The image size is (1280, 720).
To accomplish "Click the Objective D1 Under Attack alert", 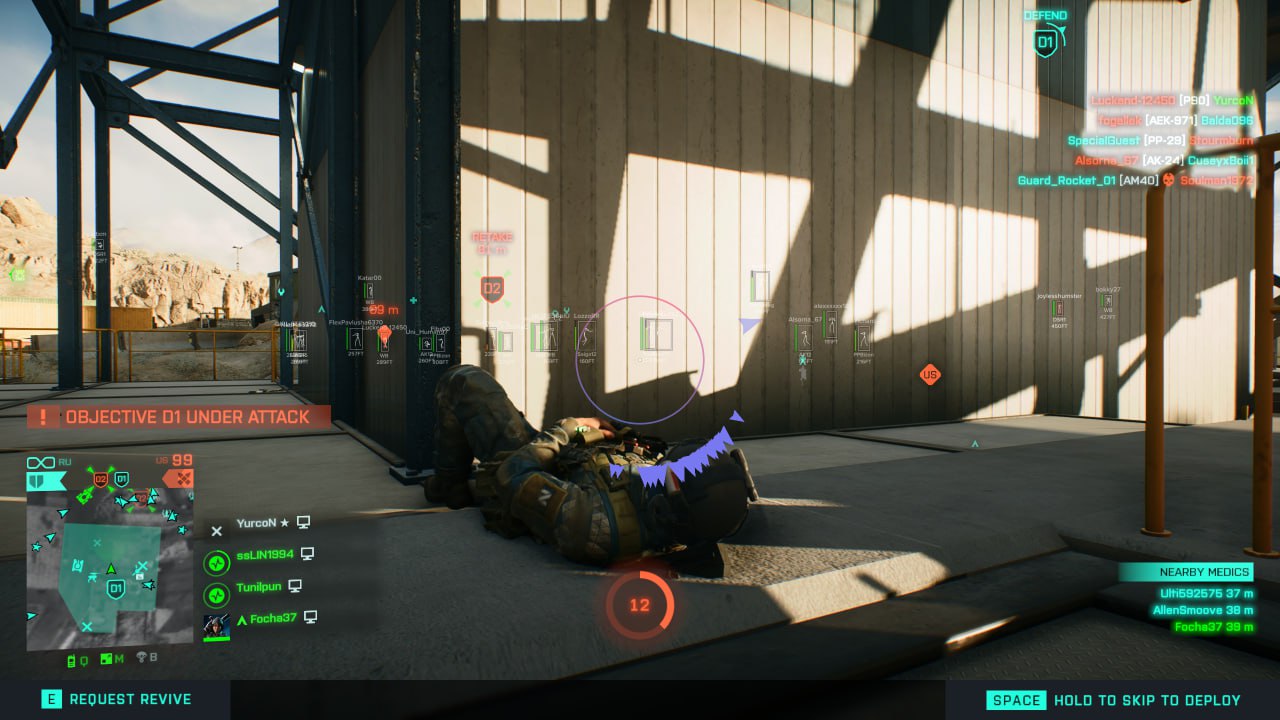I will coord(178,417).
